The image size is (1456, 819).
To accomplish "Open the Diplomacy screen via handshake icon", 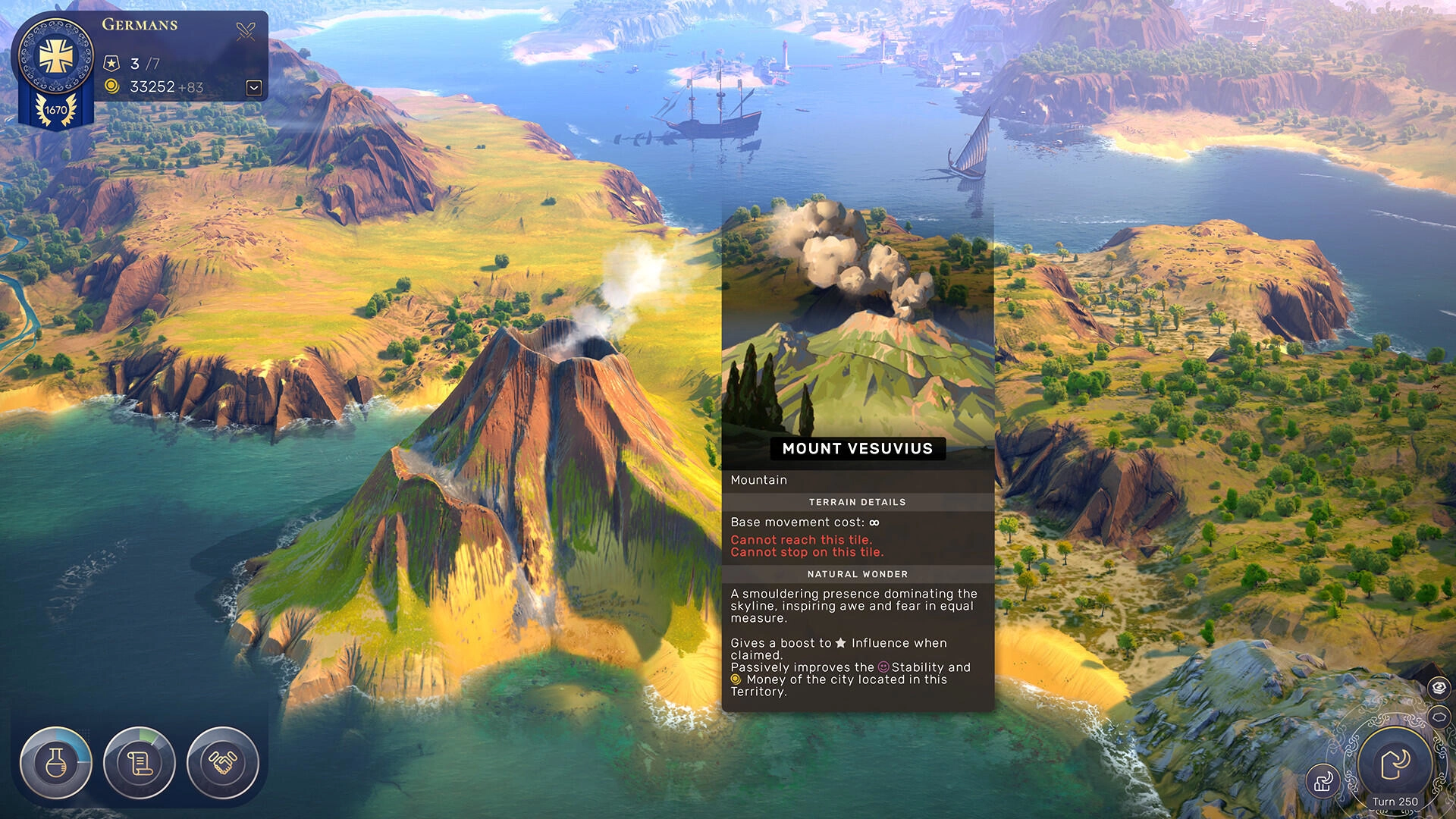I will (221, 764).
